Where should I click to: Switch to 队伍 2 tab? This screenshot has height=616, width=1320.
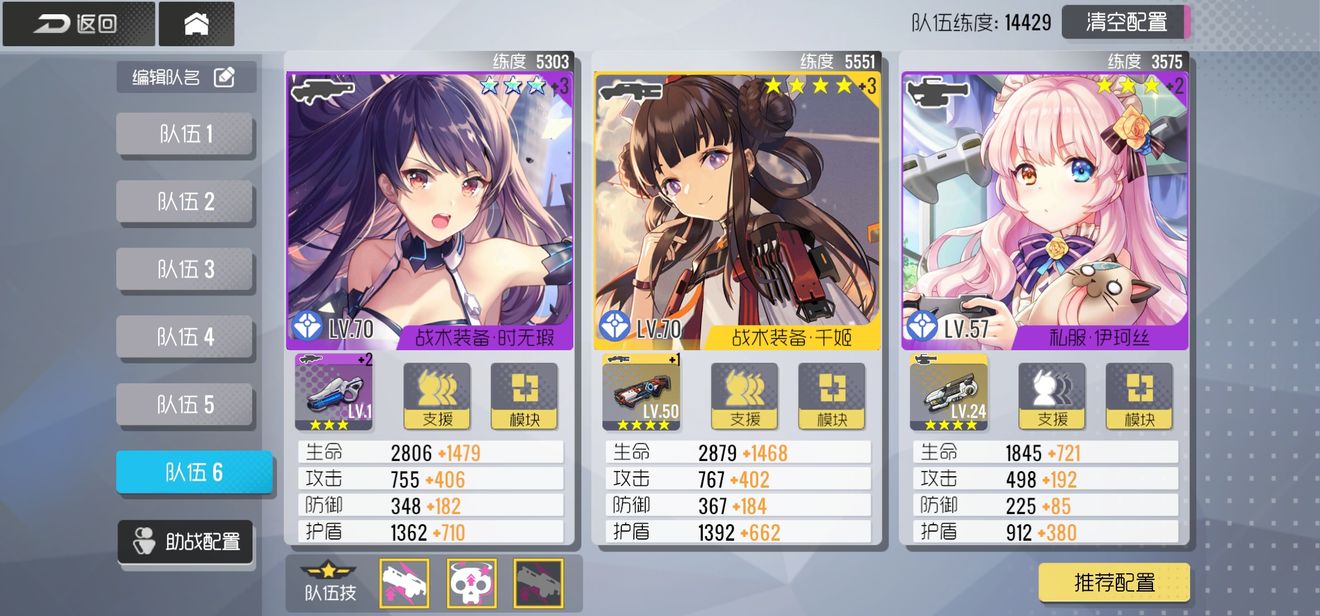pyautogui.click(x=186, y=202)
